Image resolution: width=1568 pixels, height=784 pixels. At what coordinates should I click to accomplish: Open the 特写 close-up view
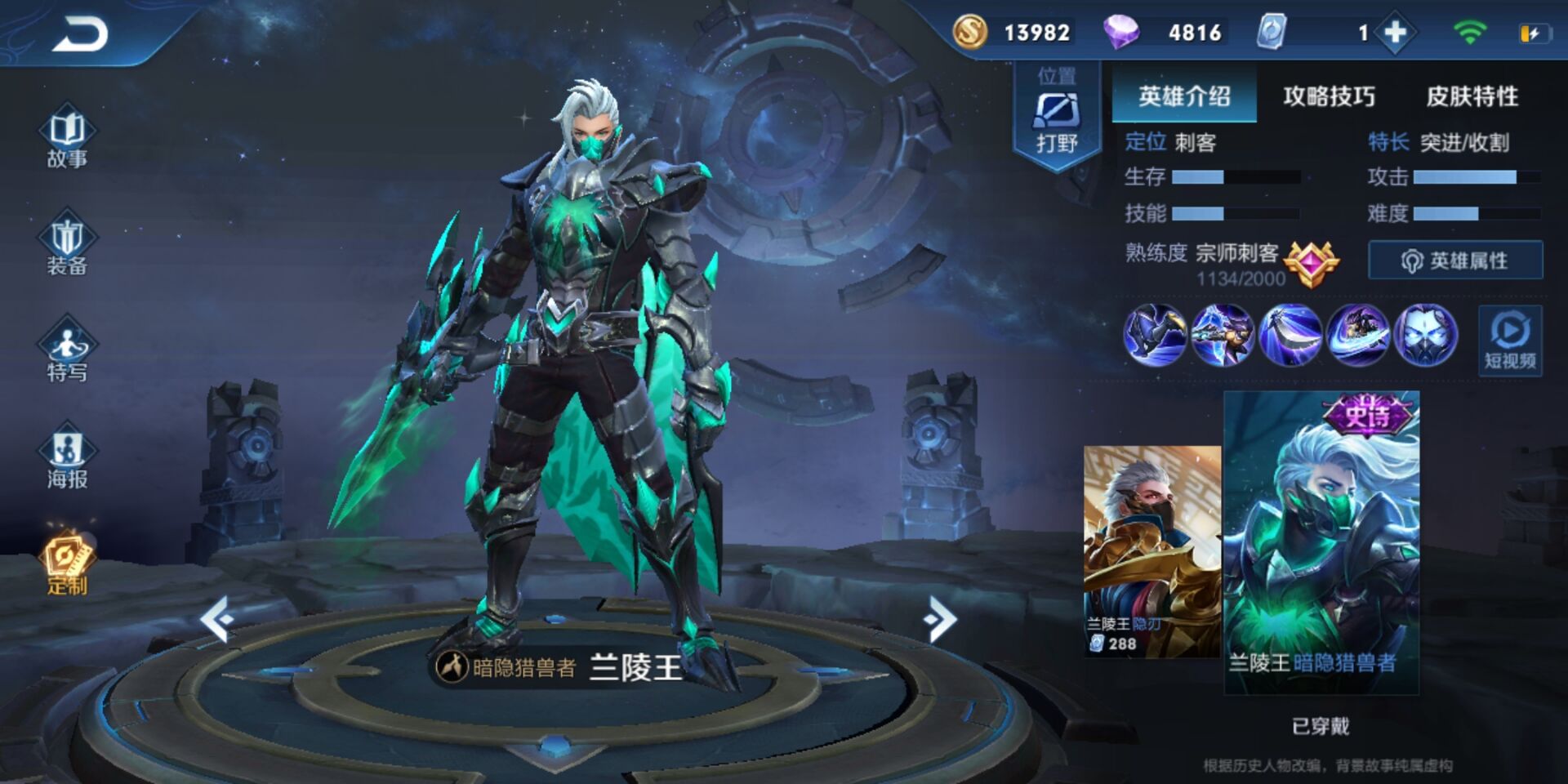point(67,351)
